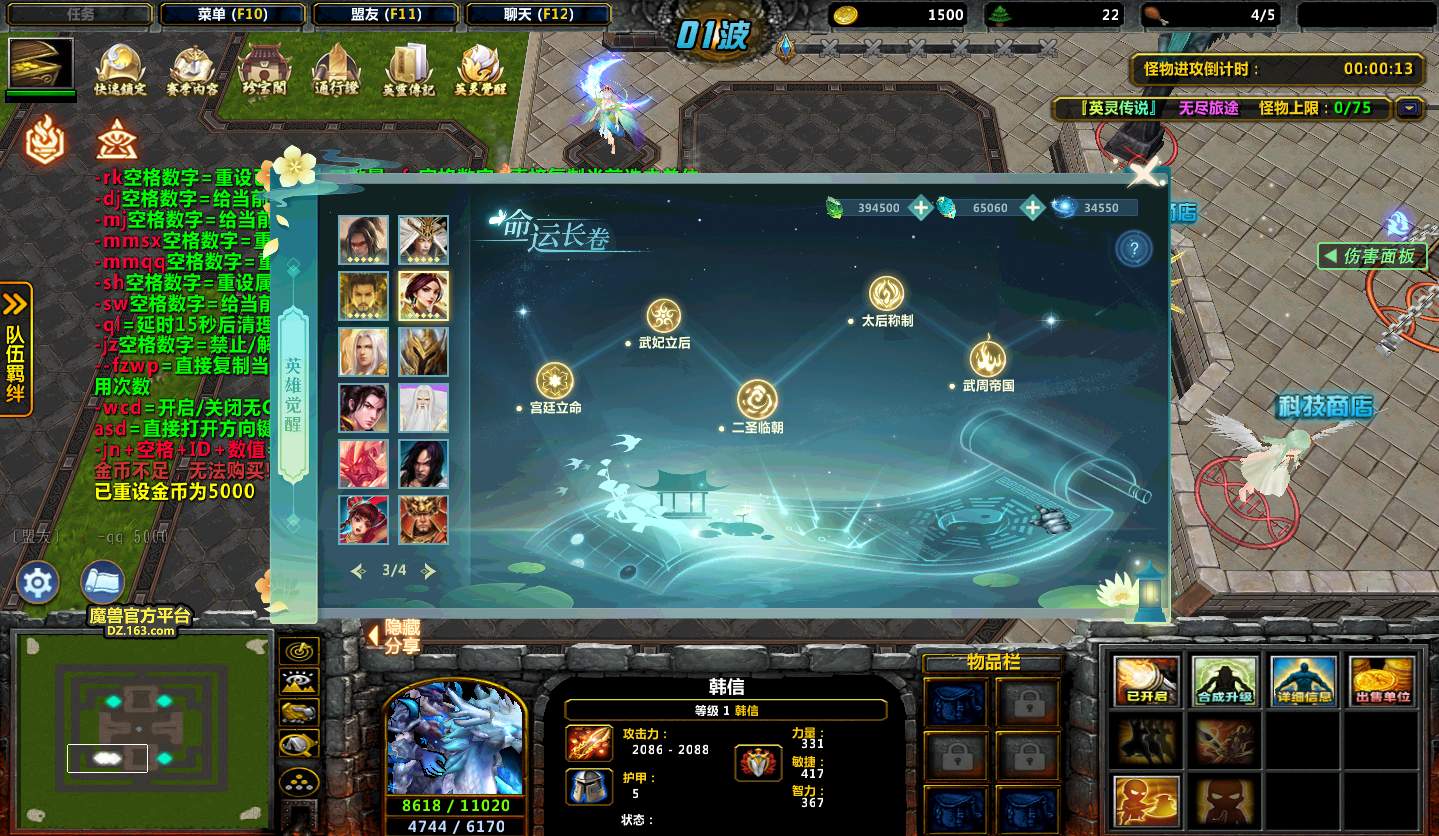Open the 盟友 (F11) allies menu

point(385,14)
